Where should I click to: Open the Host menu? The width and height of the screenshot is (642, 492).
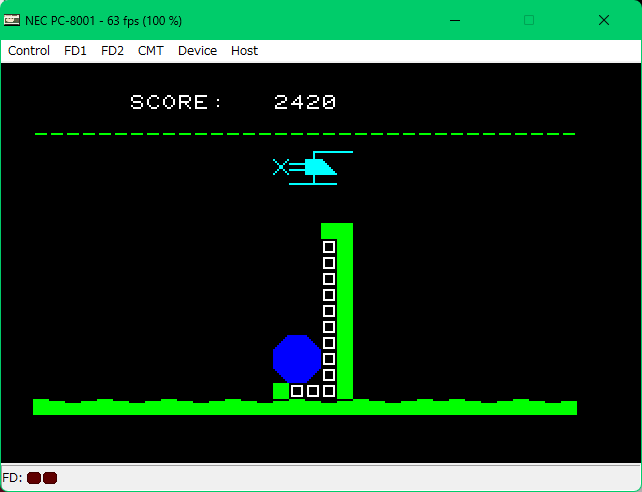pos(244,51)
